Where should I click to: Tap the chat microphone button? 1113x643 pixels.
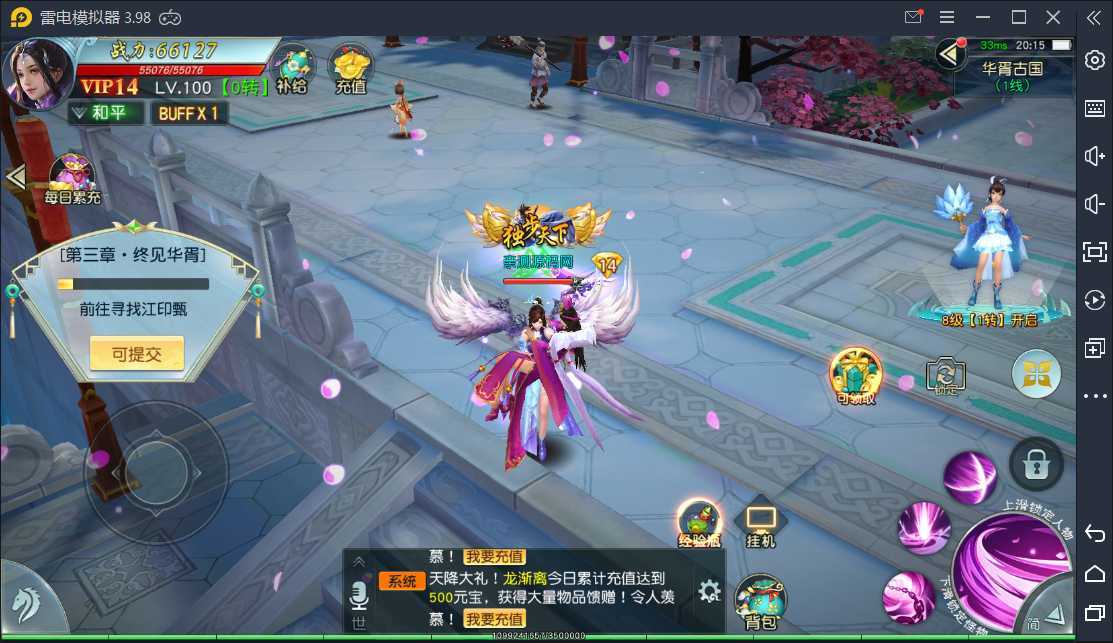point(359,598)
